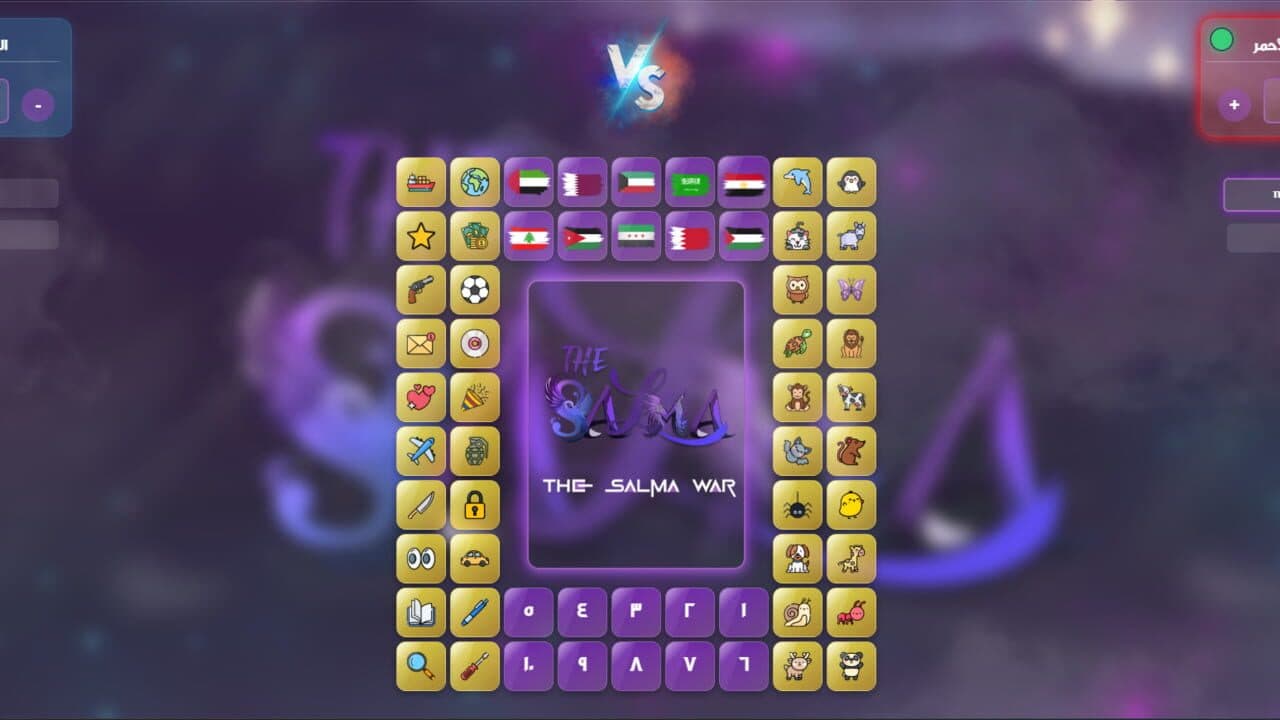1280x720 pixels.
Task: Select the dartboard target tile
Action: 475,343
